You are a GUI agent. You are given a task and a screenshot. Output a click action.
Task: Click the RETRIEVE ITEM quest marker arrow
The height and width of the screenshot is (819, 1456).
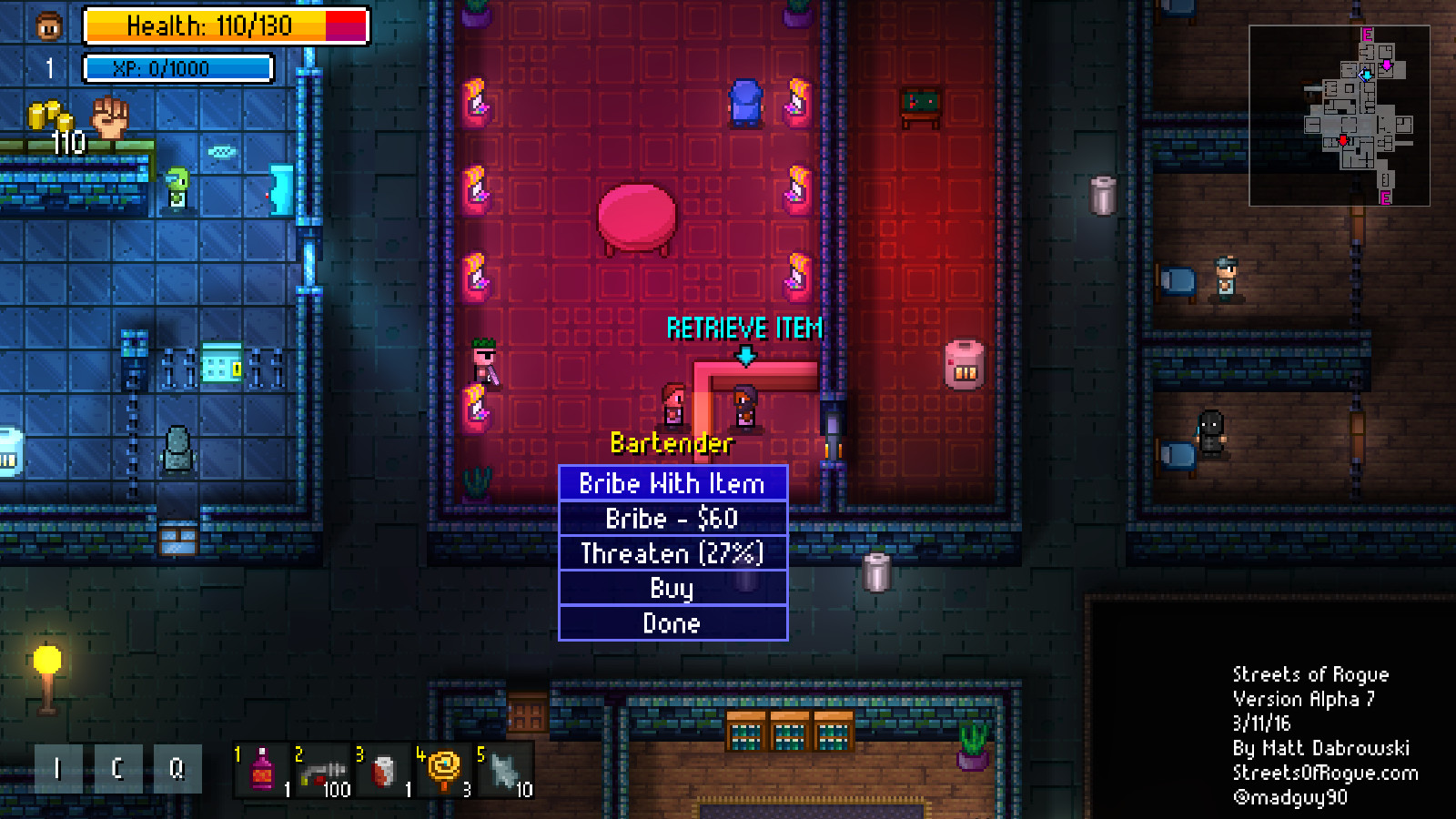pos(748,355)
